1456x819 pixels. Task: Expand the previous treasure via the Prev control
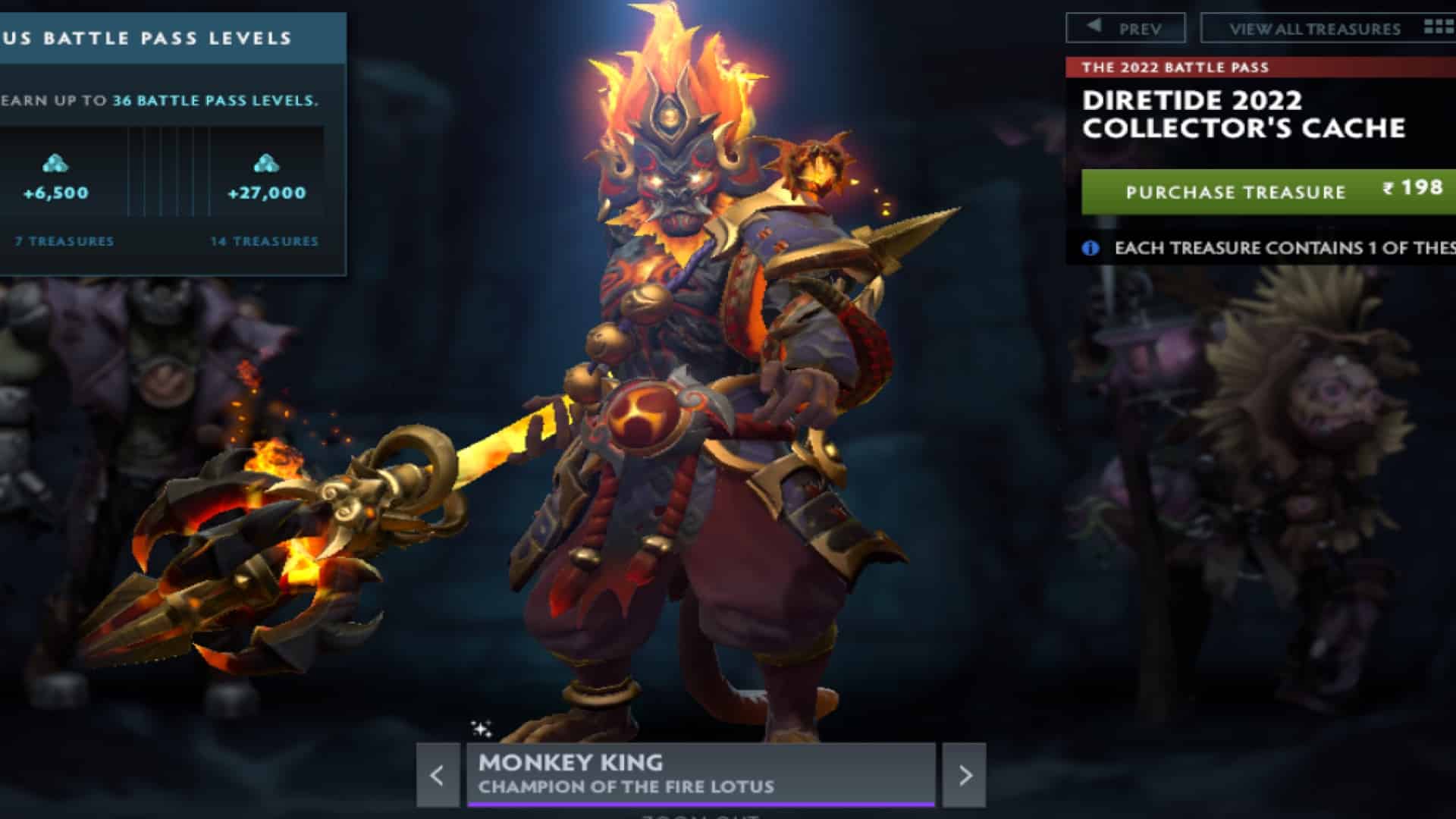coord(1126,27)
